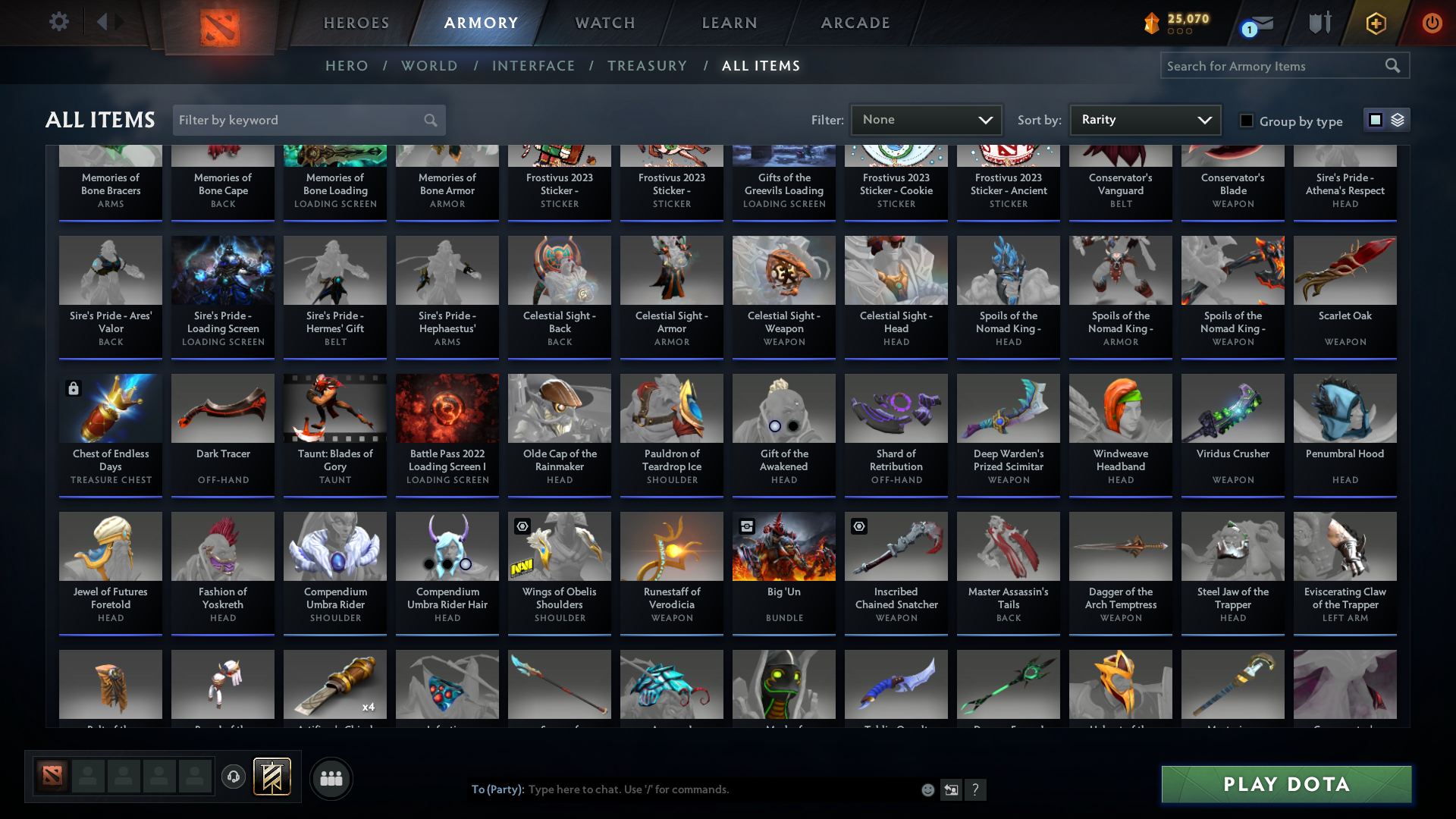Open the TREASURY section in the breadcrumb
This screenshot has height=819, width=1456.
pos(647,66)
